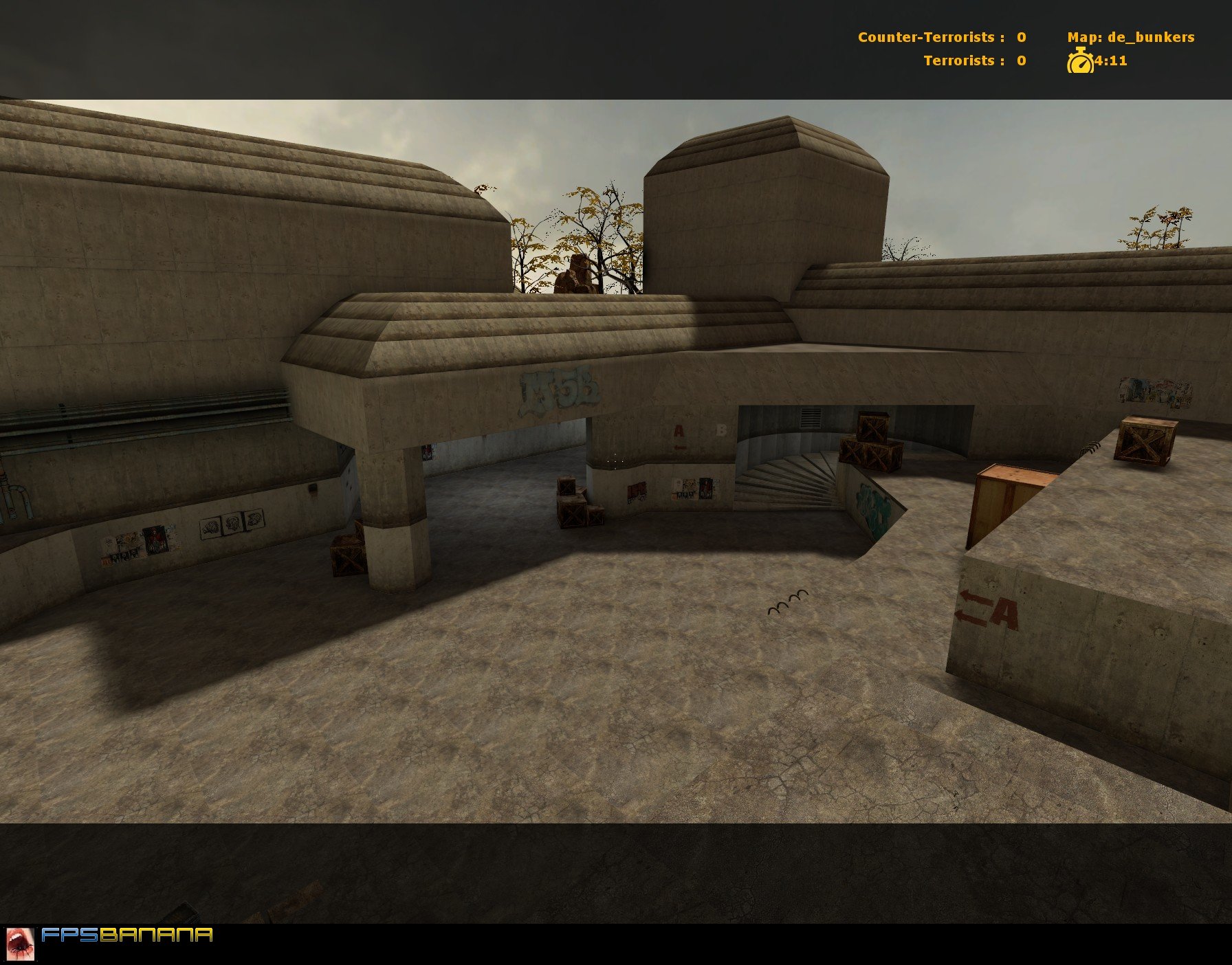Toggle the Terrorists score display

click(975, 60)
